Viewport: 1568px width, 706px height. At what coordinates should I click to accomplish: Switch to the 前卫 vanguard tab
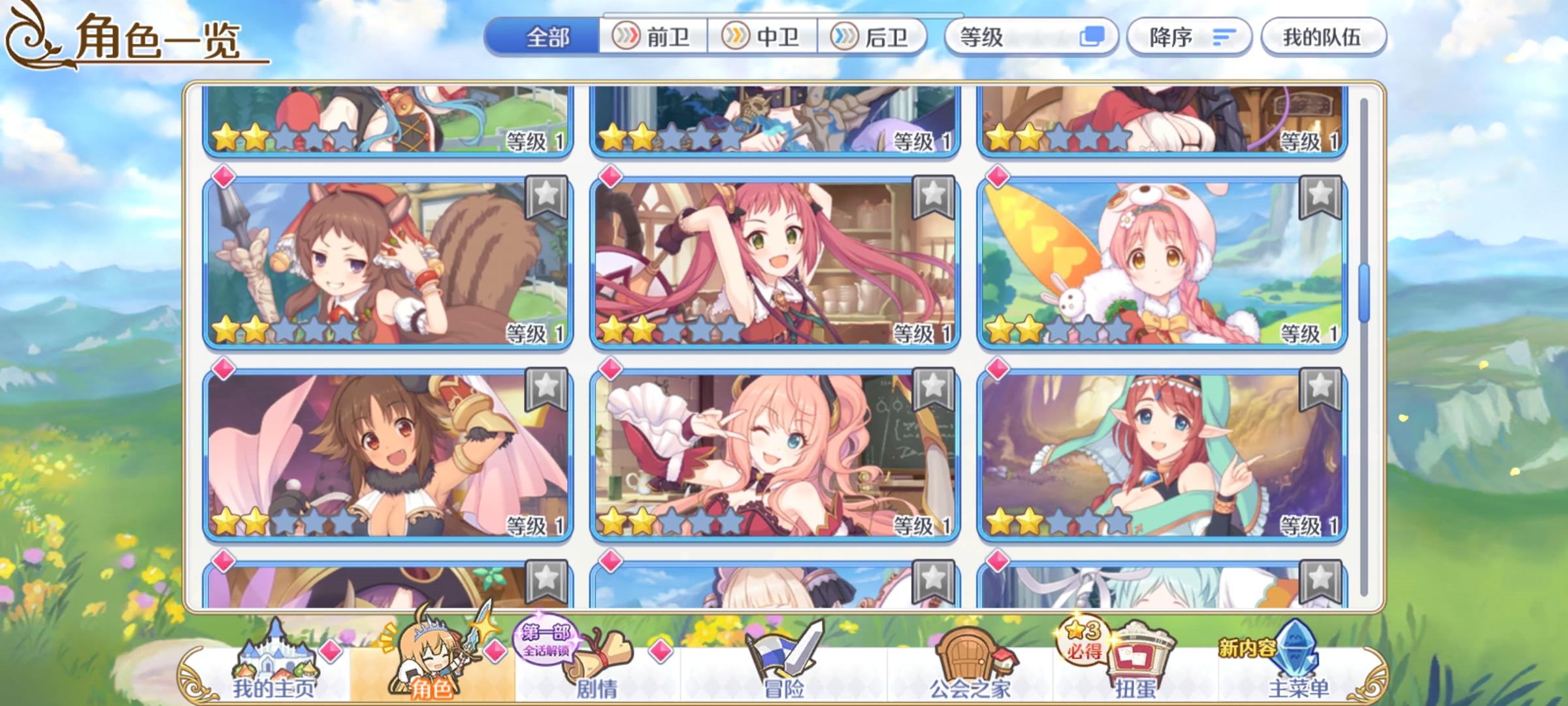pos(653,37)
